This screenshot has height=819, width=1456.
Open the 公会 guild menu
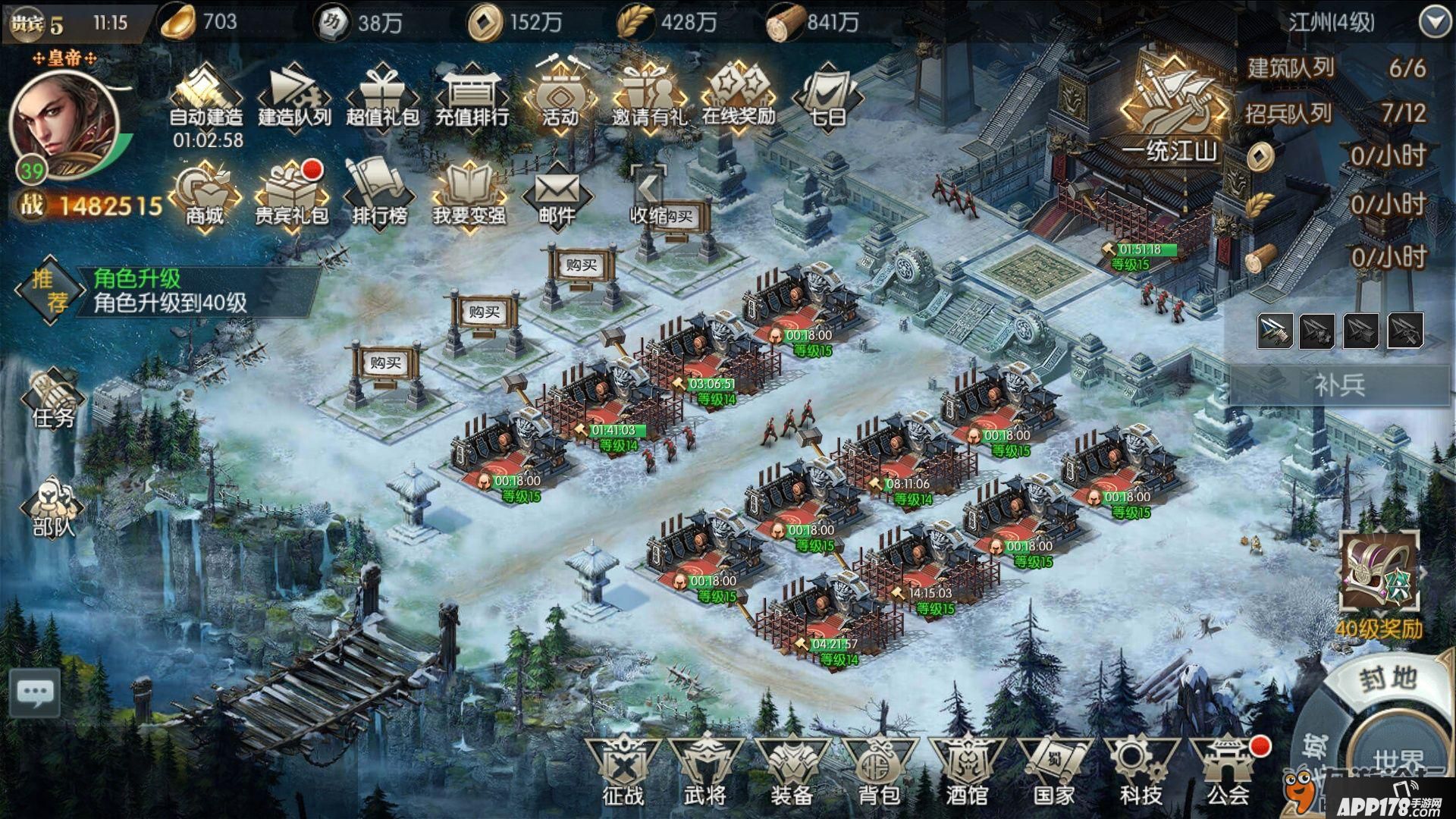[x=1228, y=771]
